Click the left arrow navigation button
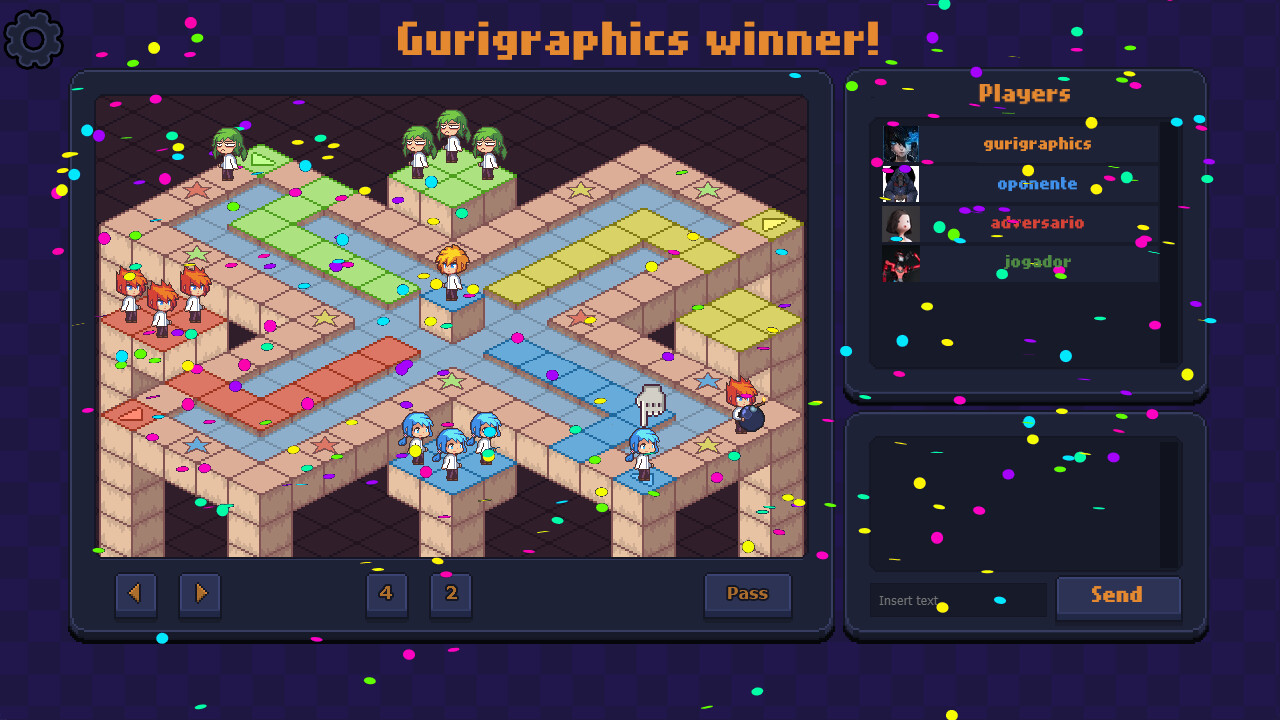The height and width of the screenshot is (720, 1280). tap(136, 594)
